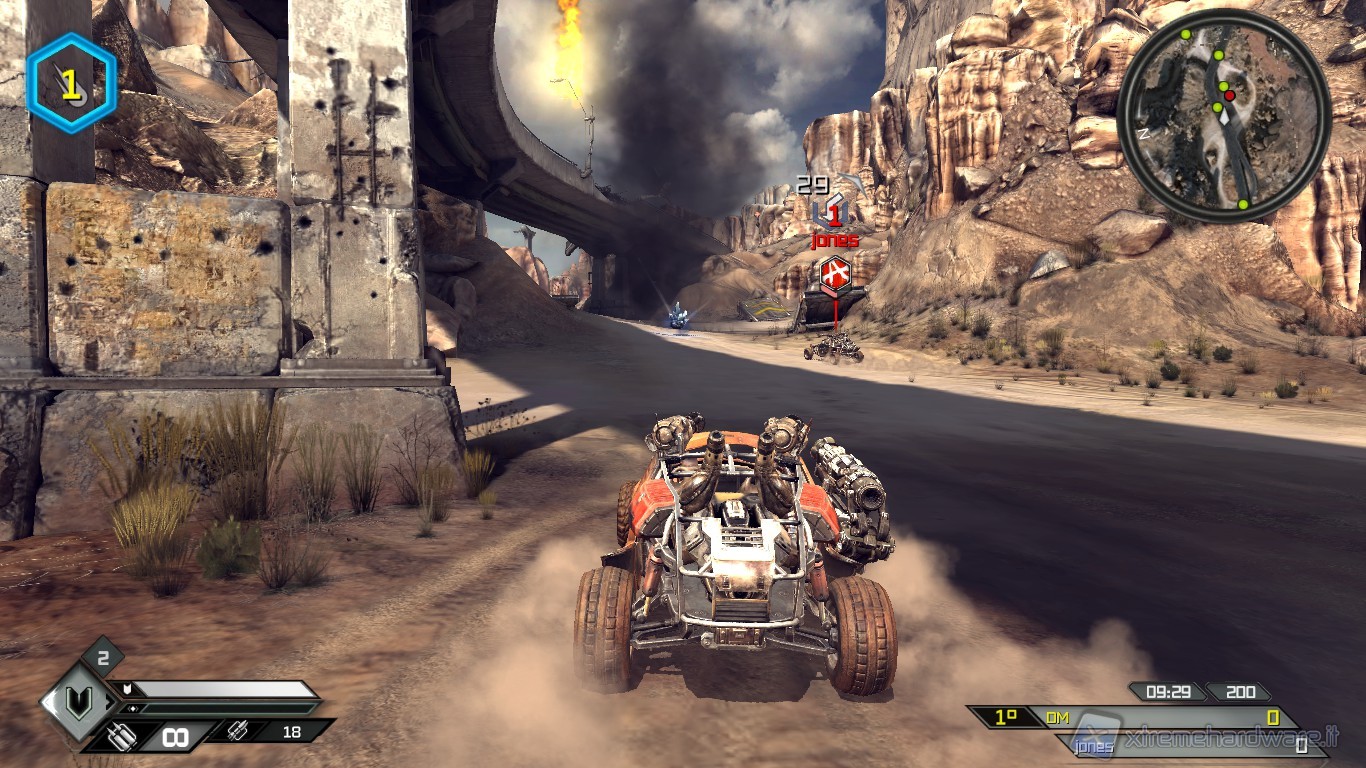Click the DM row in the scoreboard
The image size is (1366, 768).
pyautogui.click(x=1130, y=717)
